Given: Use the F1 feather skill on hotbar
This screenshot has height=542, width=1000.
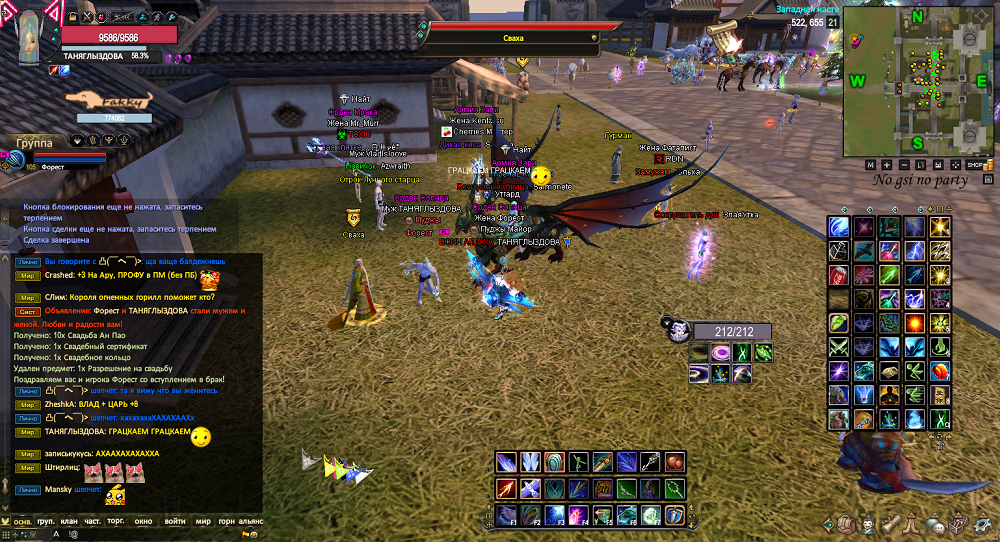Looking at the screenshot, I should click(x=507, y=514).
